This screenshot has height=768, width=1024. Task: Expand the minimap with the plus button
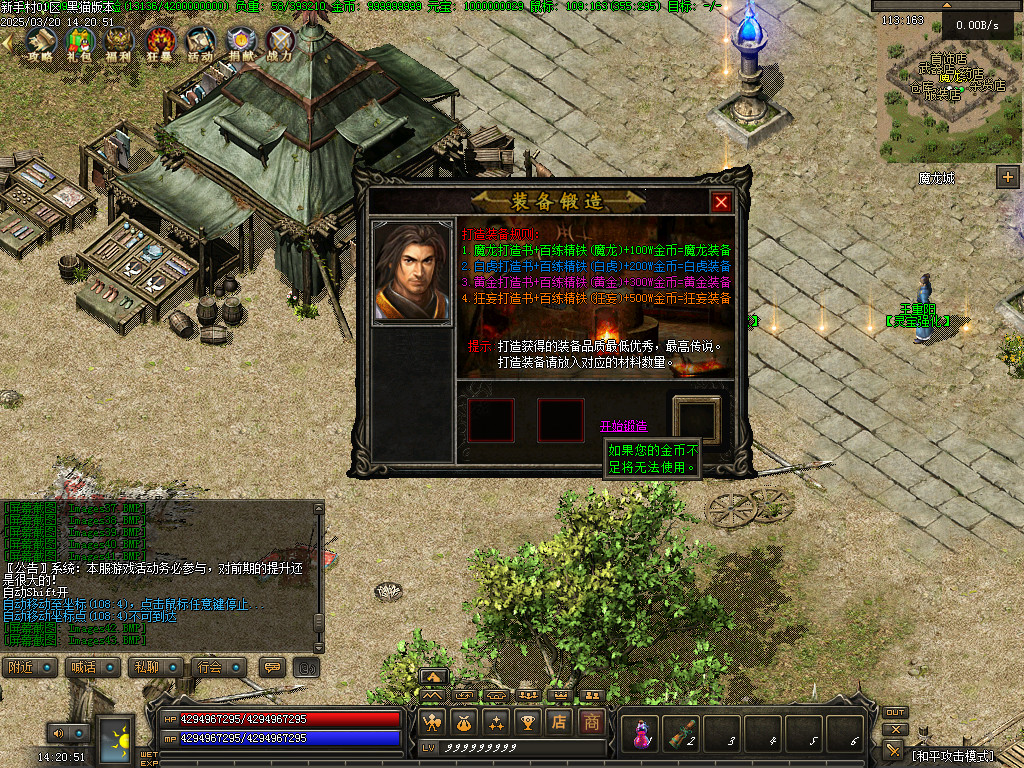1007,177
